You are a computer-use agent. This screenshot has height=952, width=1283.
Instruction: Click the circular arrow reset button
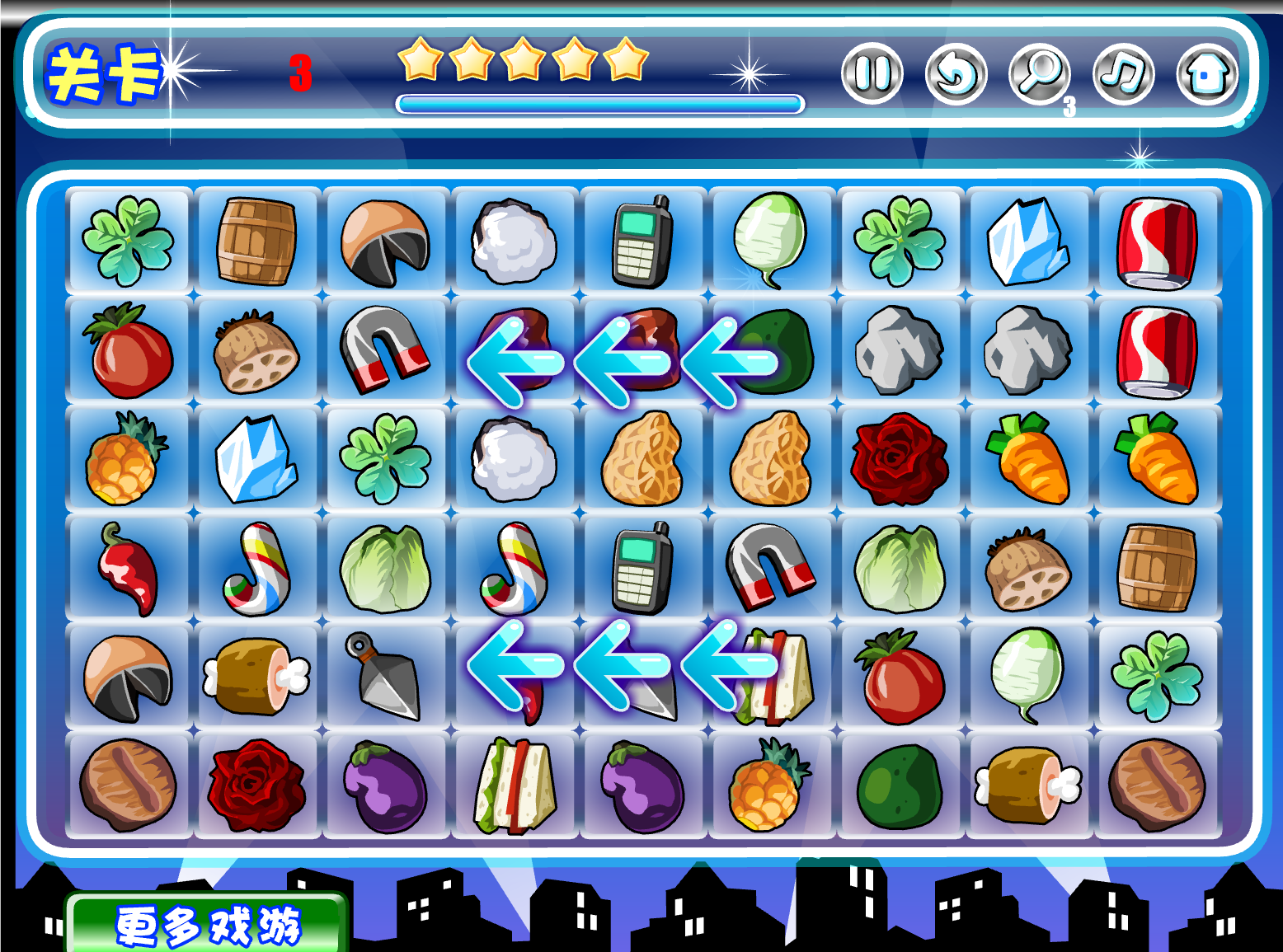tap(956, 74)
